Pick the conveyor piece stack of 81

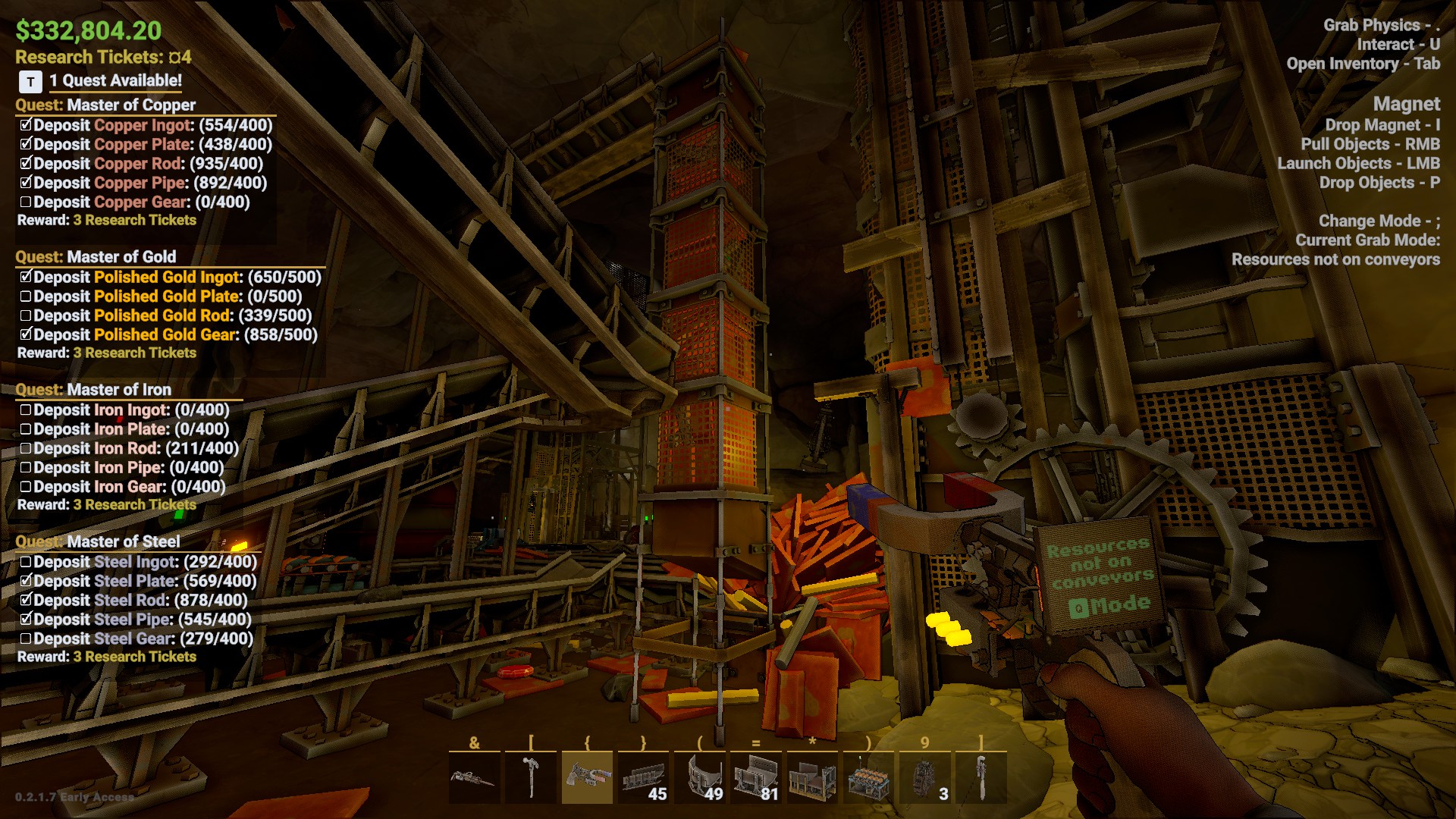click(755, 777)
